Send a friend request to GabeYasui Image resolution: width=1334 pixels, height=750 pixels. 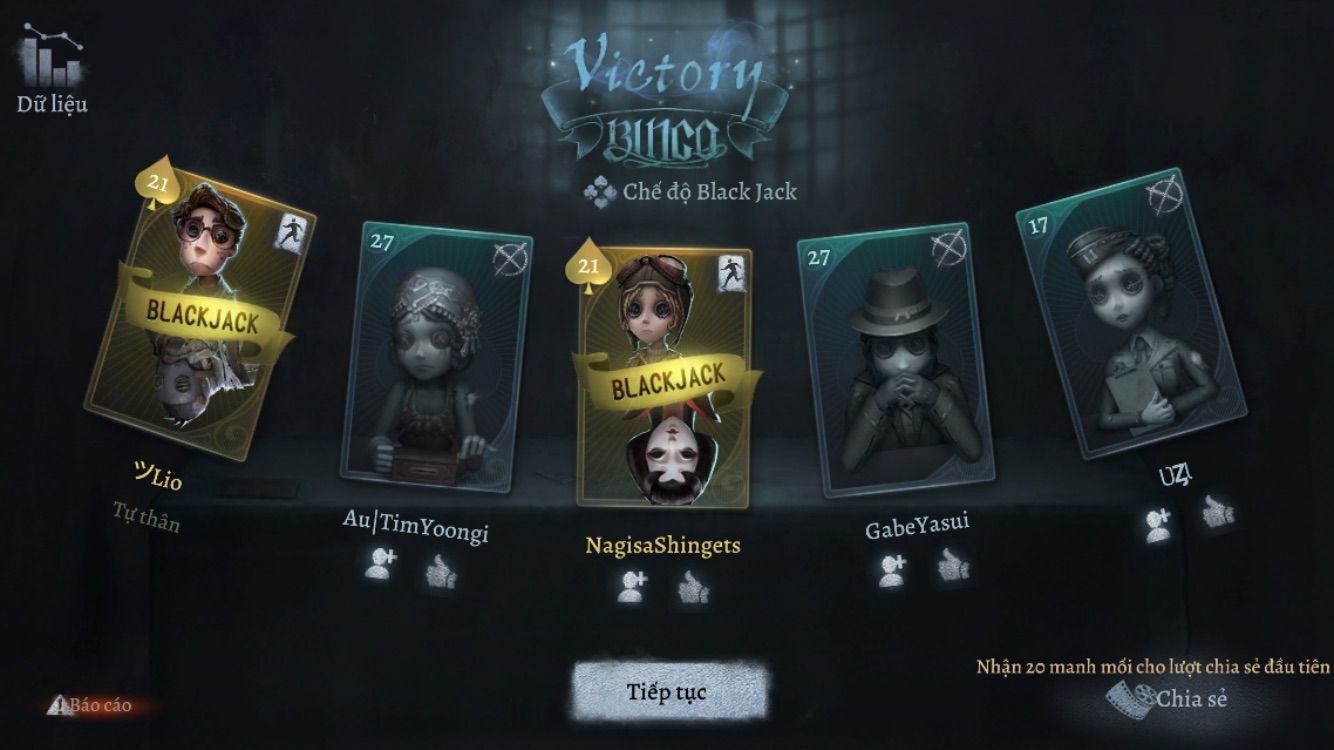892,569
